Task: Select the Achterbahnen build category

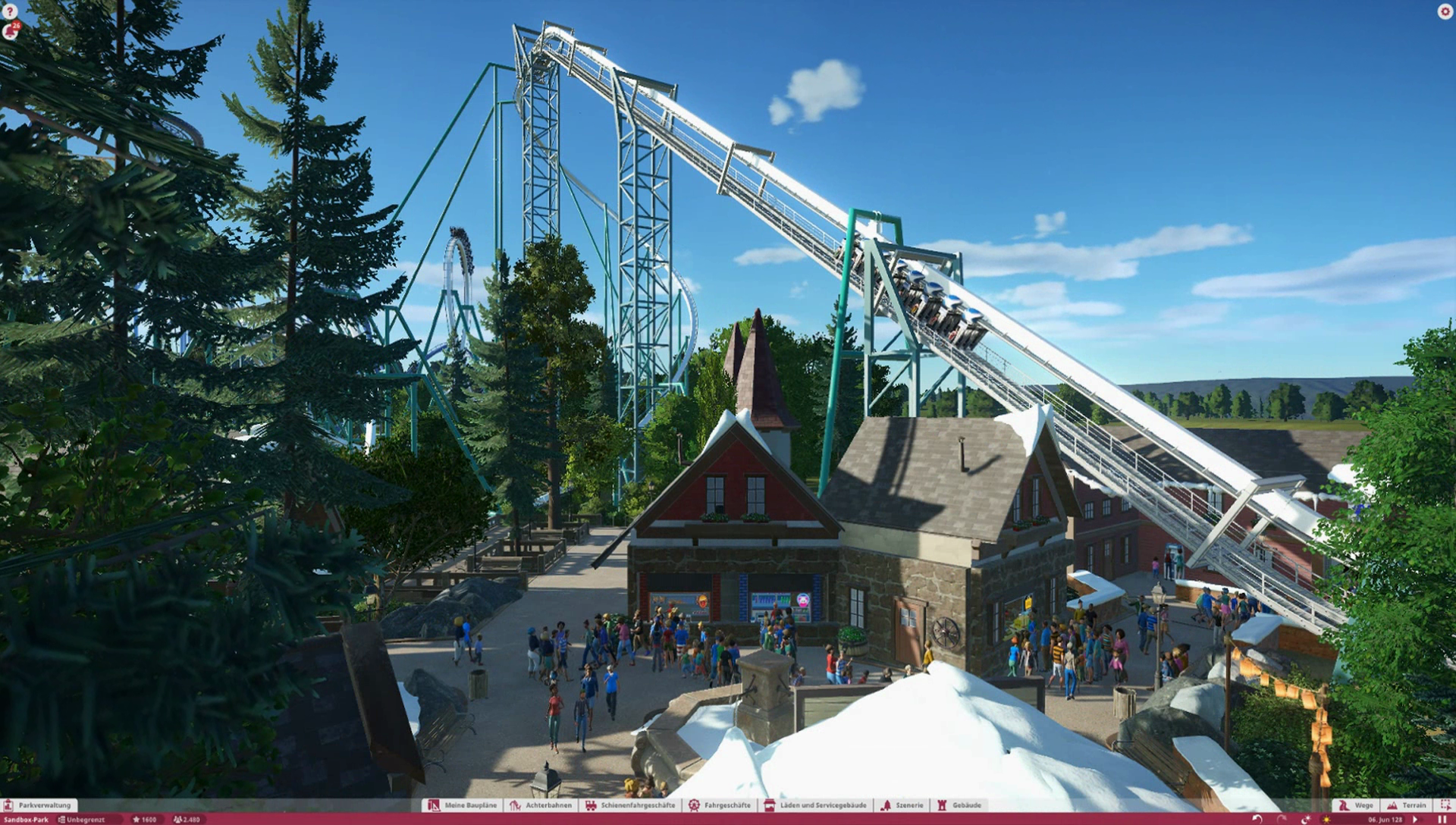Action: (541, 805)
